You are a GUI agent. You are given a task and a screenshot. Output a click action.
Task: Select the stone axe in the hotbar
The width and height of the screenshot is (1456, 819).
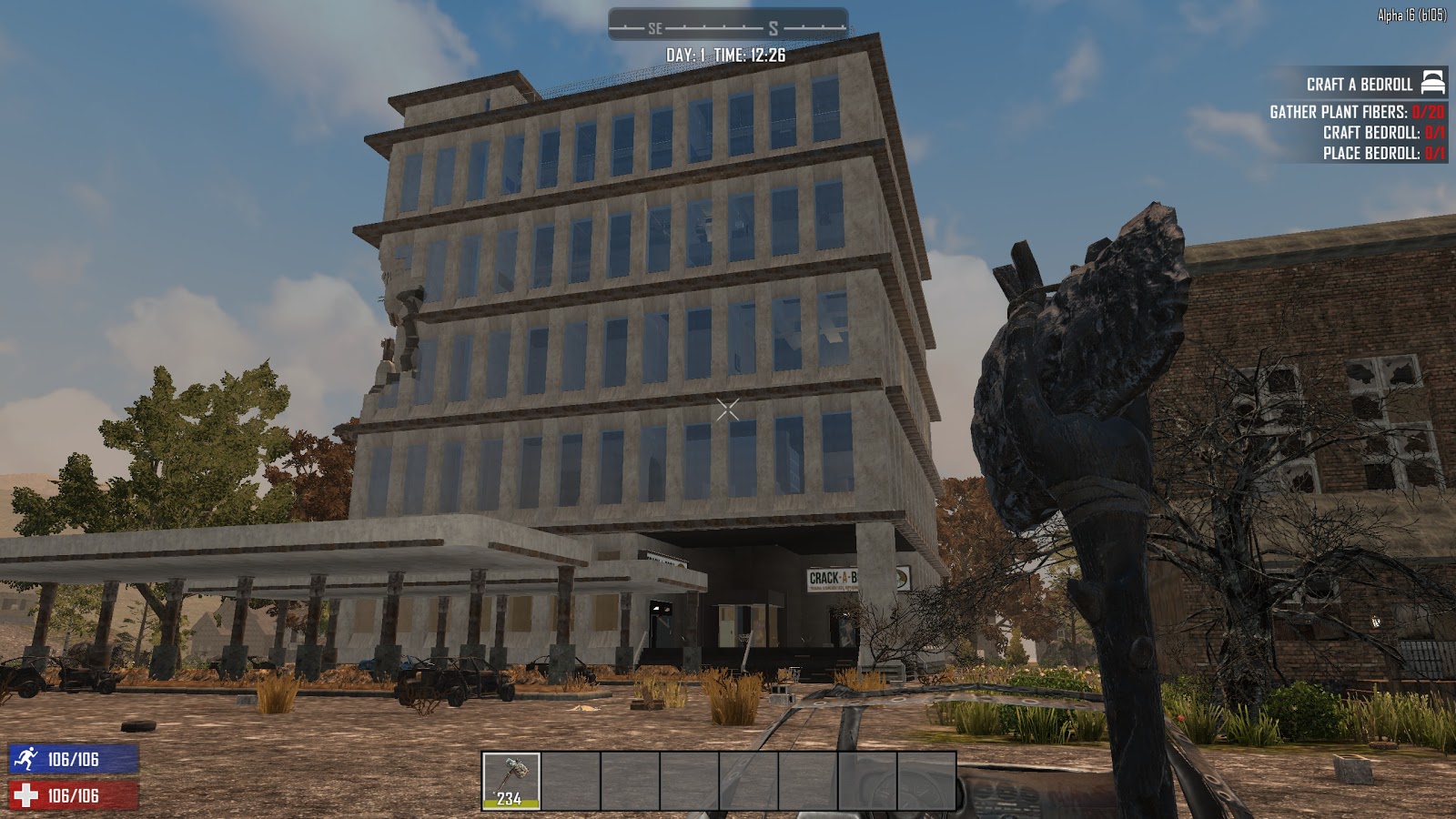(510, 778)
